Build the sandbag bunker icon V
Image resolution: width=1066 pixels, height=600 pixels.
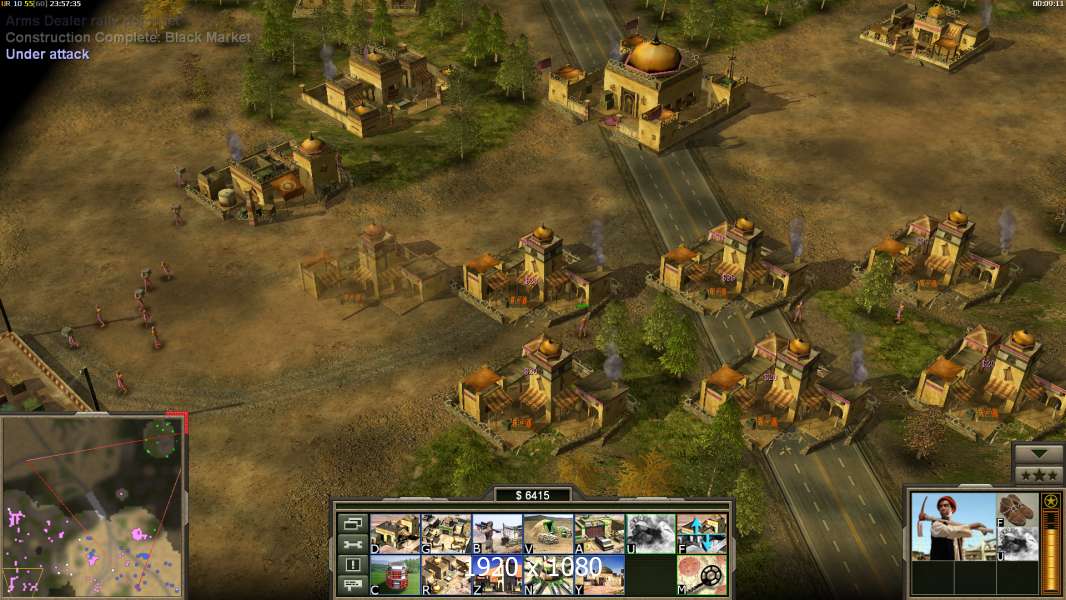548,534
